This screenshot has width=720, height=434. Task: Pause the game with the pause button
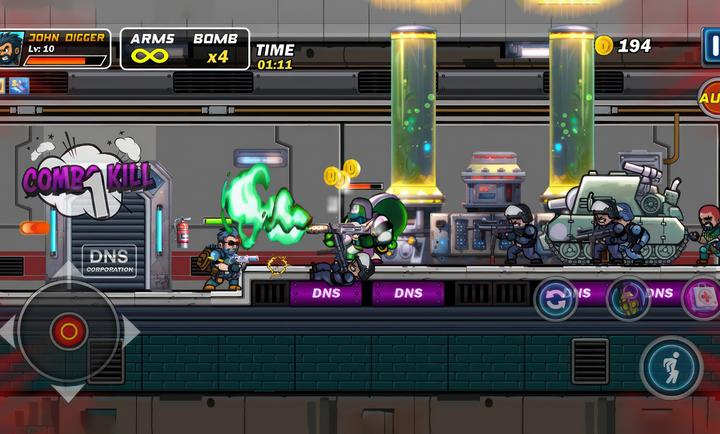click(x=711, y=44)
